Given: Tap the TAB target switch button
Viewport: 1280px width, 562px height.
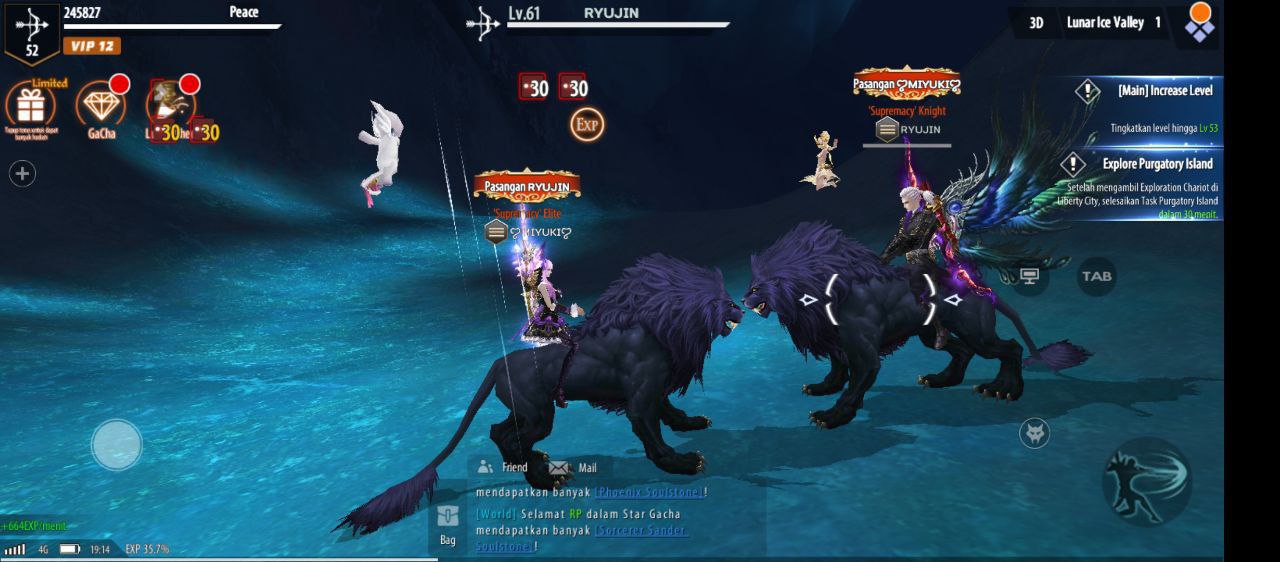Looking at the screenshot, I should 1096,277.
